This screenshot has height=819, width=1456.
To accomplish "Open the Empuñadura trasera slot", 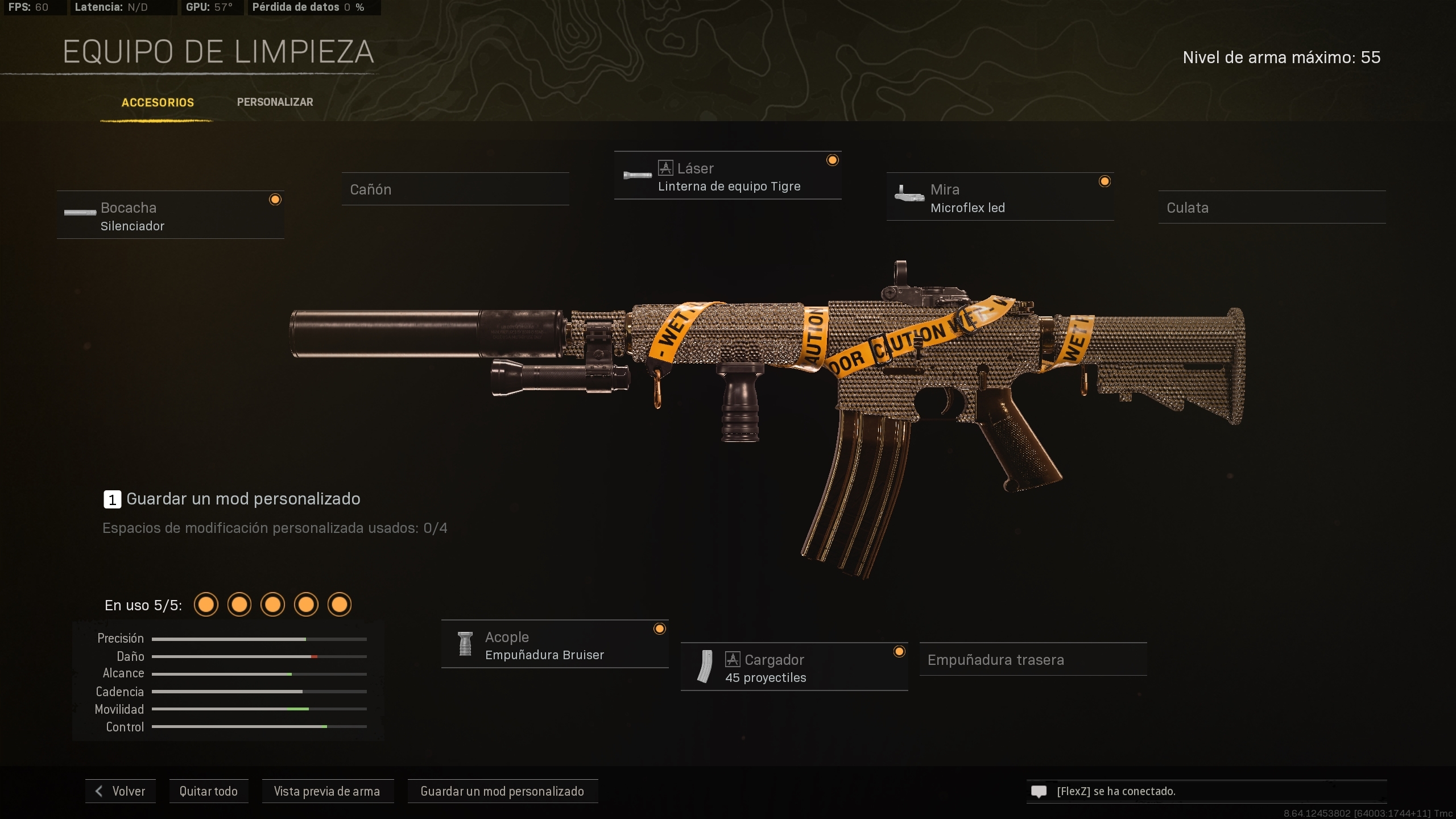I will (x=1032, y=660).
